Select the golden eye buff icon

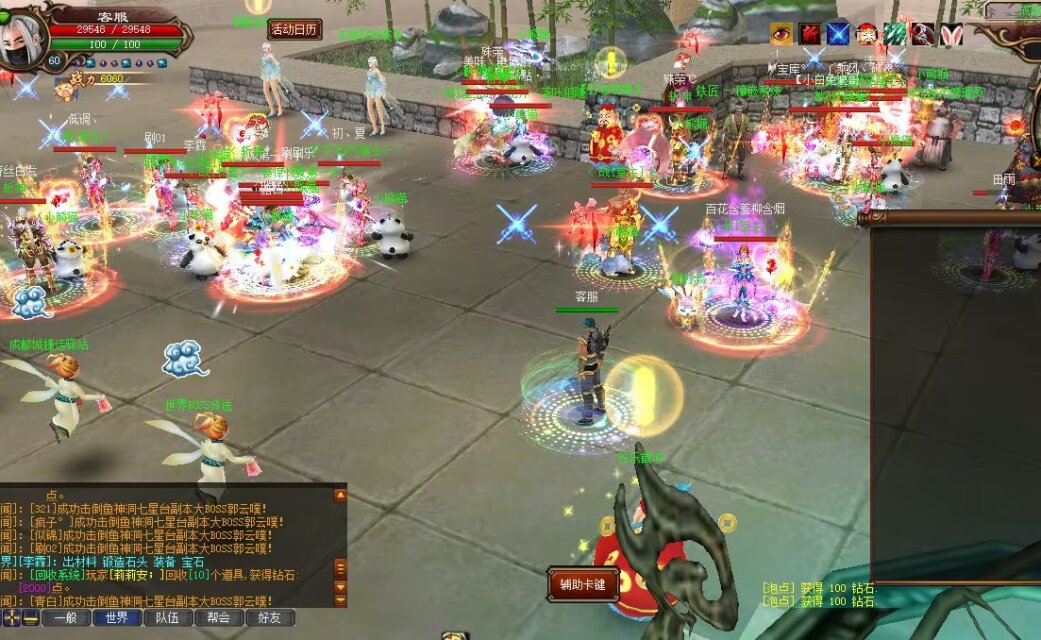(x=781, y=34)
